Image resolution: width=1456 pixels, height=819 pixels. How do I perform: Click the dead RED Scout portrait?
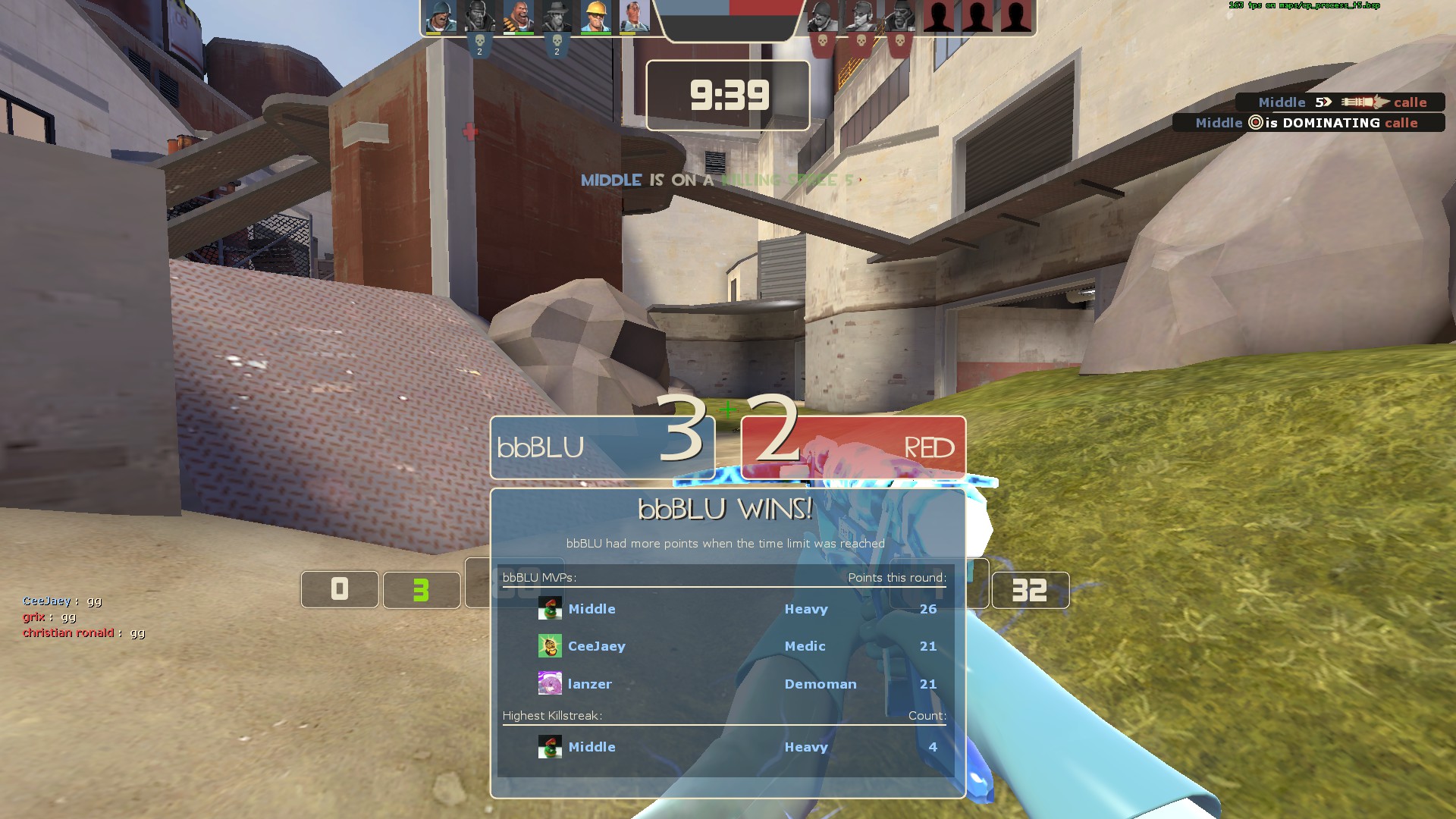(x=860, y=17)
